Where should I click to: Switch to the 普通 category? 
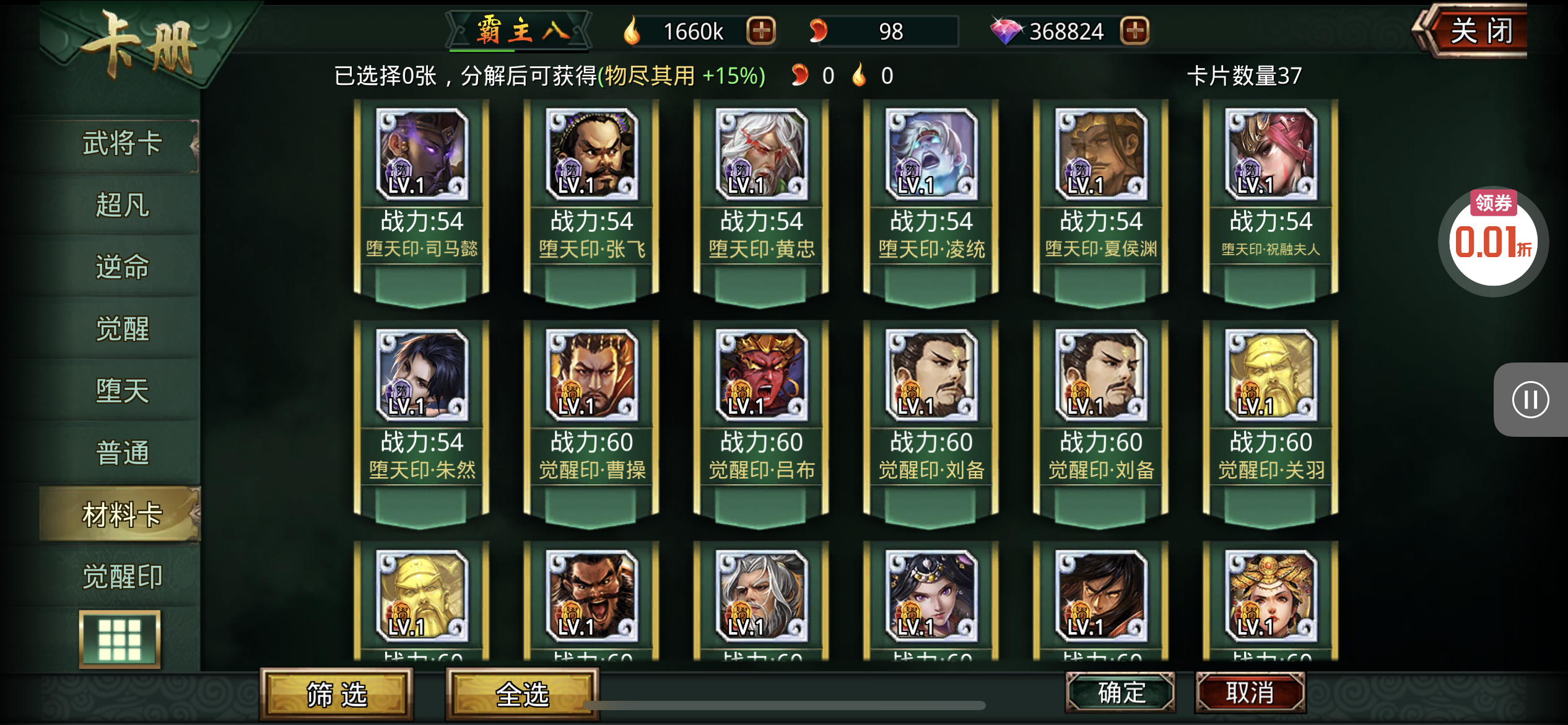click(122, 453)
